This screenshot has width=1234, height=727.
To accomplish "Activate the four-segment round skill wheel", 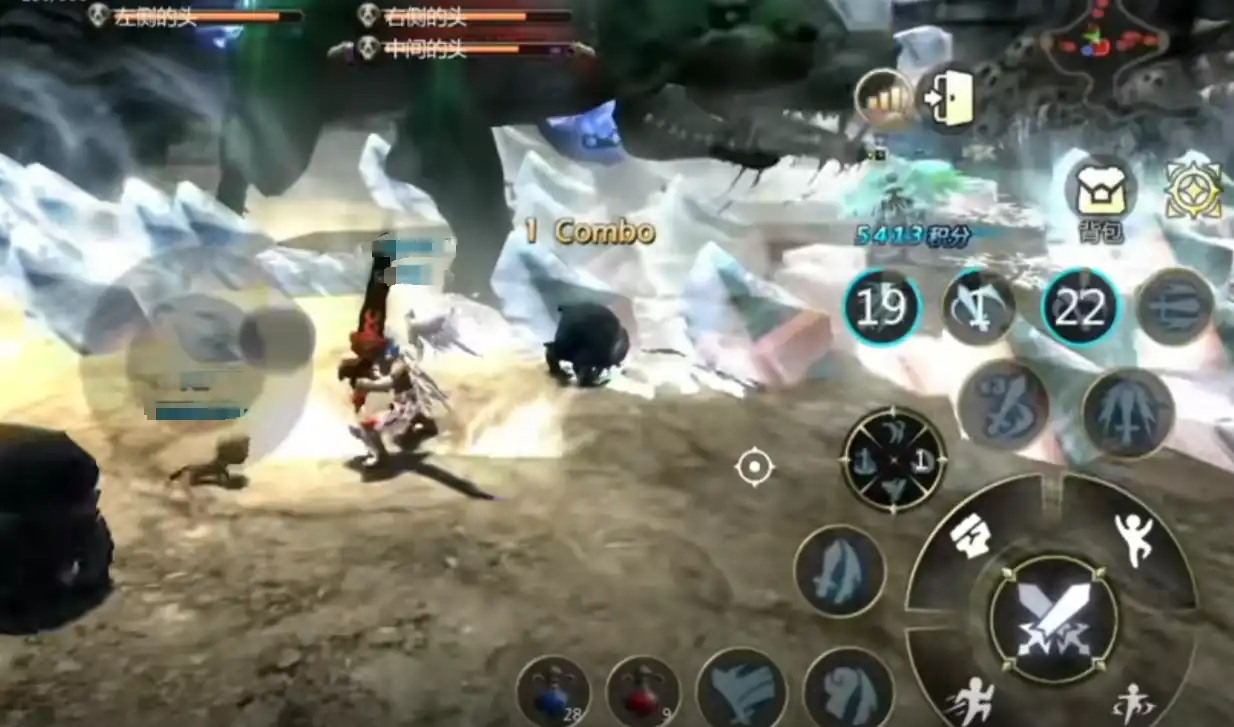I will 894,460.
